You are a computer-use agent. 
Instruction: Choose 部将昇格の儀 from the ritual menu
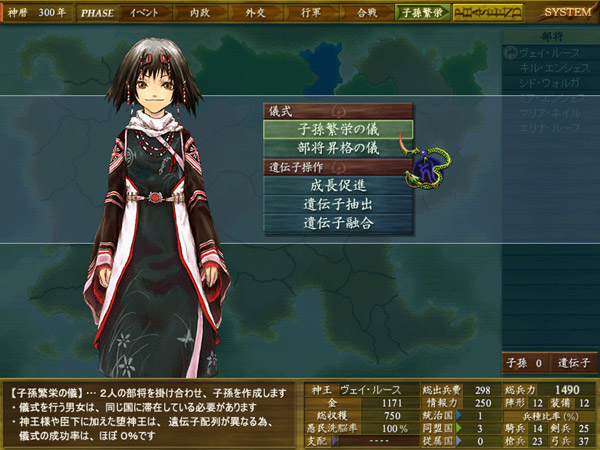[338, 147]
